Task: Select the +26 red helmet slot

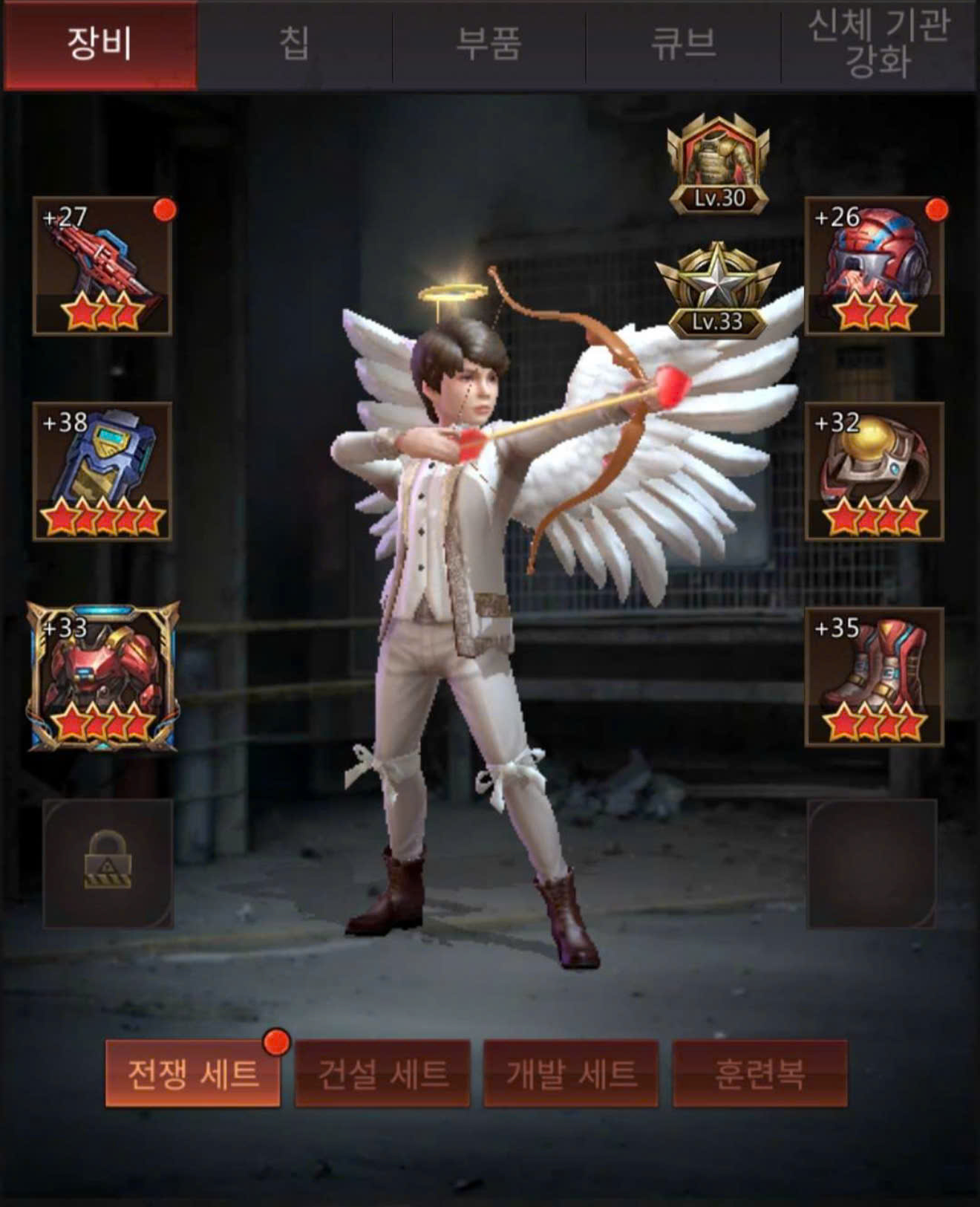Action: point(874,267)
